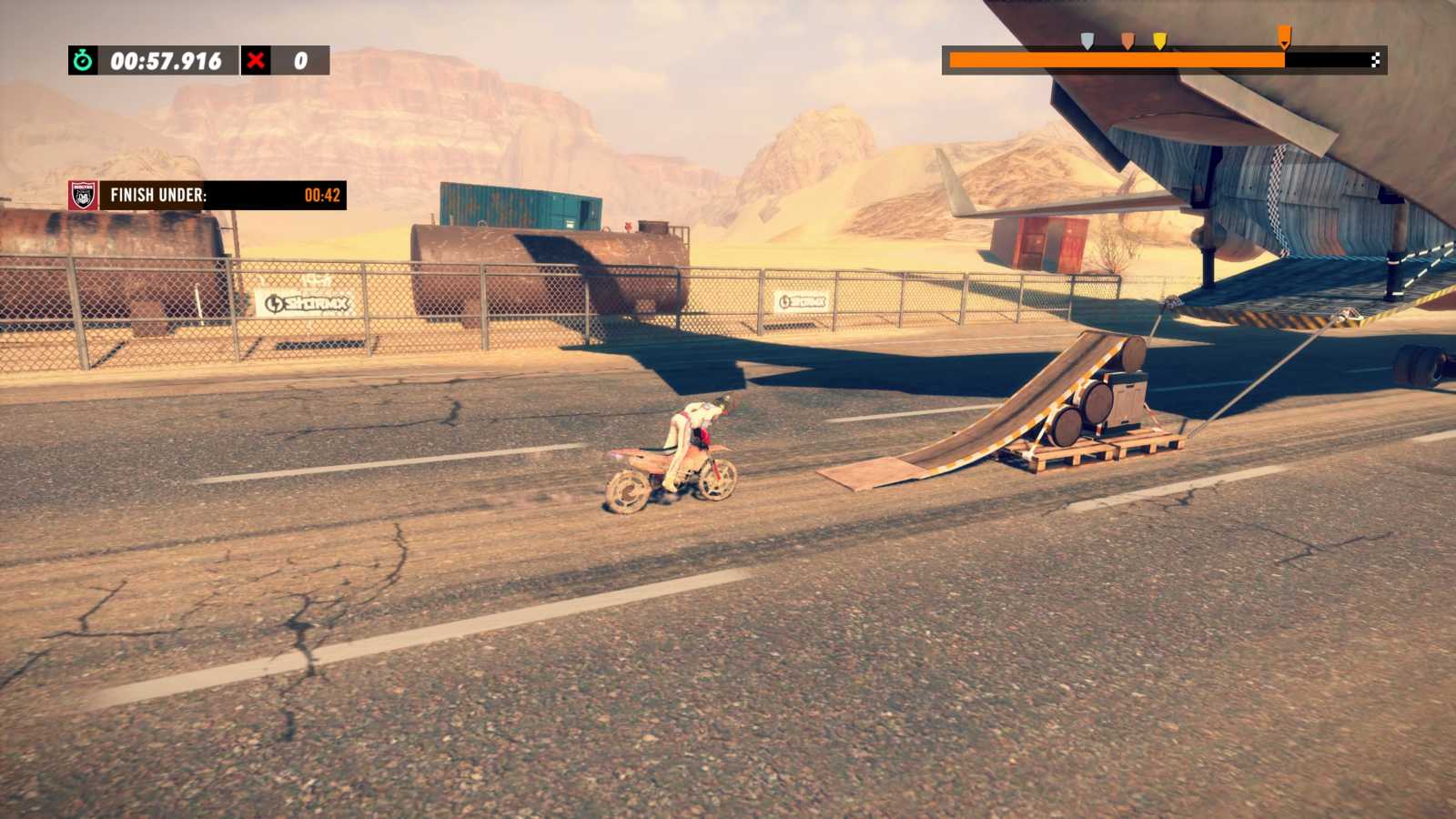The height and width of the screenshot is (819, 1456).
Task: Click the fault counter showing 0
Action: click(300, 63)
